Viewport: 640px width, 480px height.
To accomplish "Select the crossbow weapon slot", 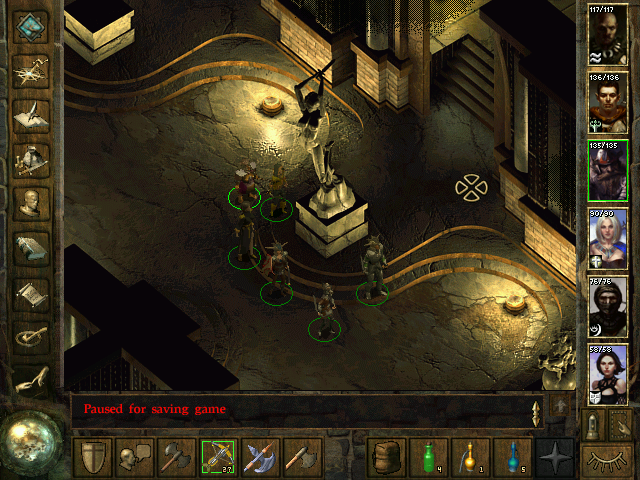I will click(219, 458).
